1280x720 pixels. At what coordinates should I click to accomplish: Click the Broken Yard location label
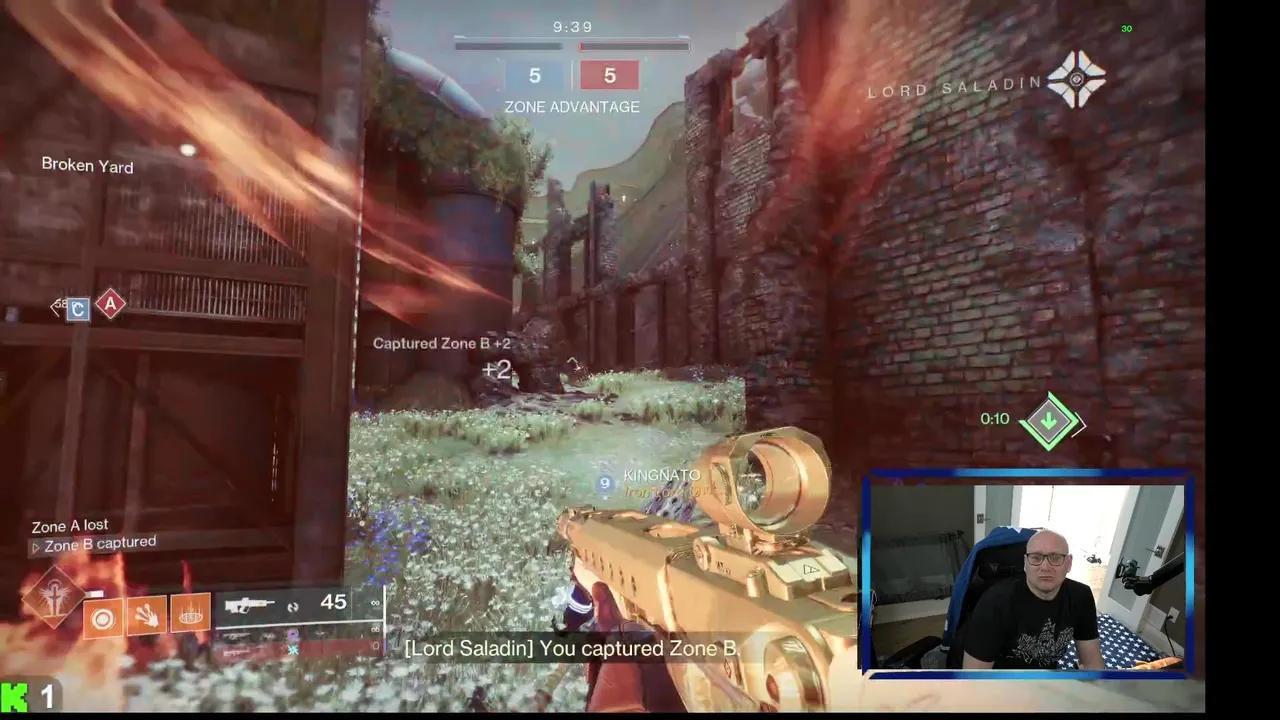87,165
